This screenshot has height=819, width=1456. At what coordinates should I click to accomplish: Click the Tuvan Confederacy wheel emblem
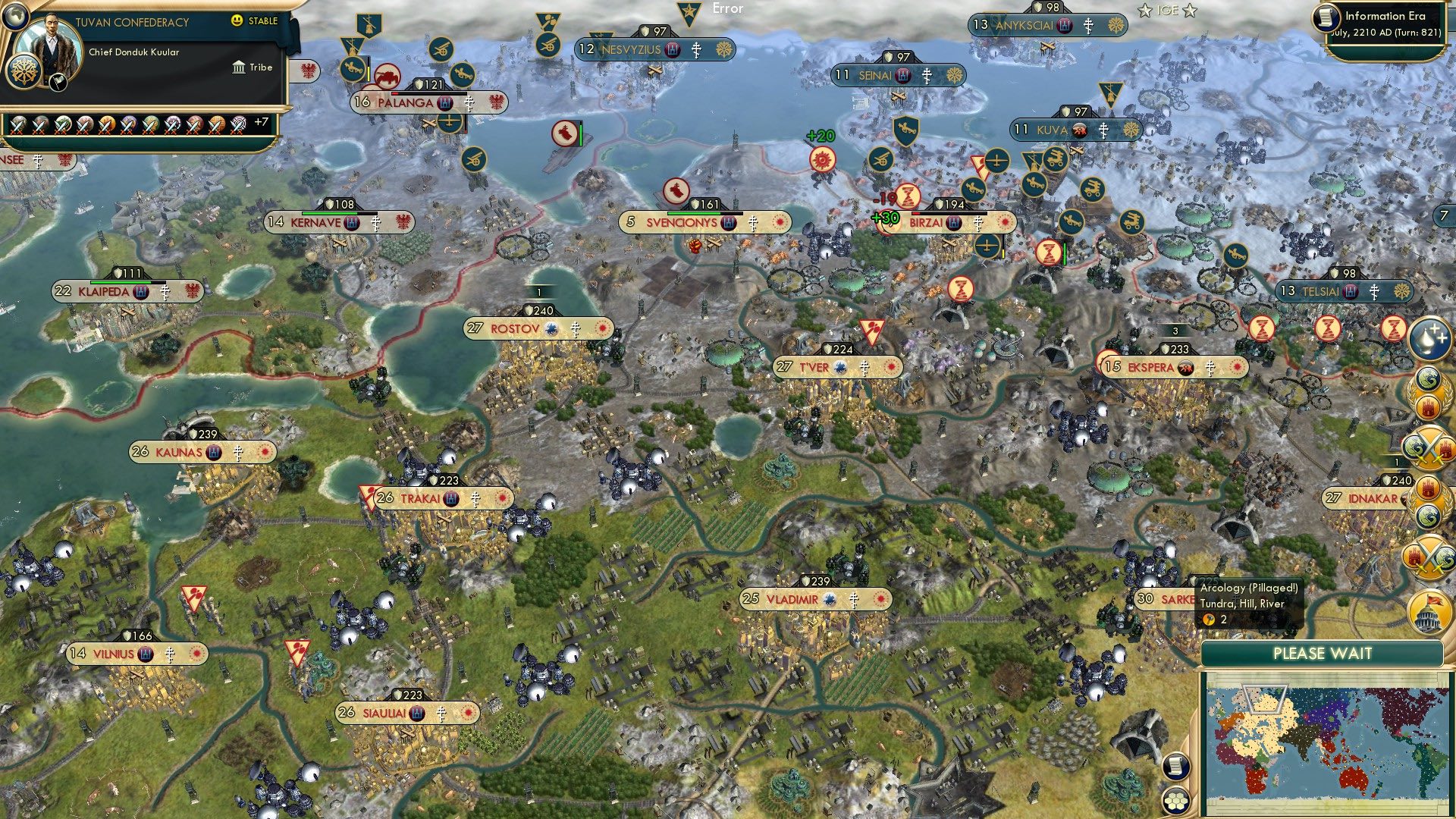24,73
